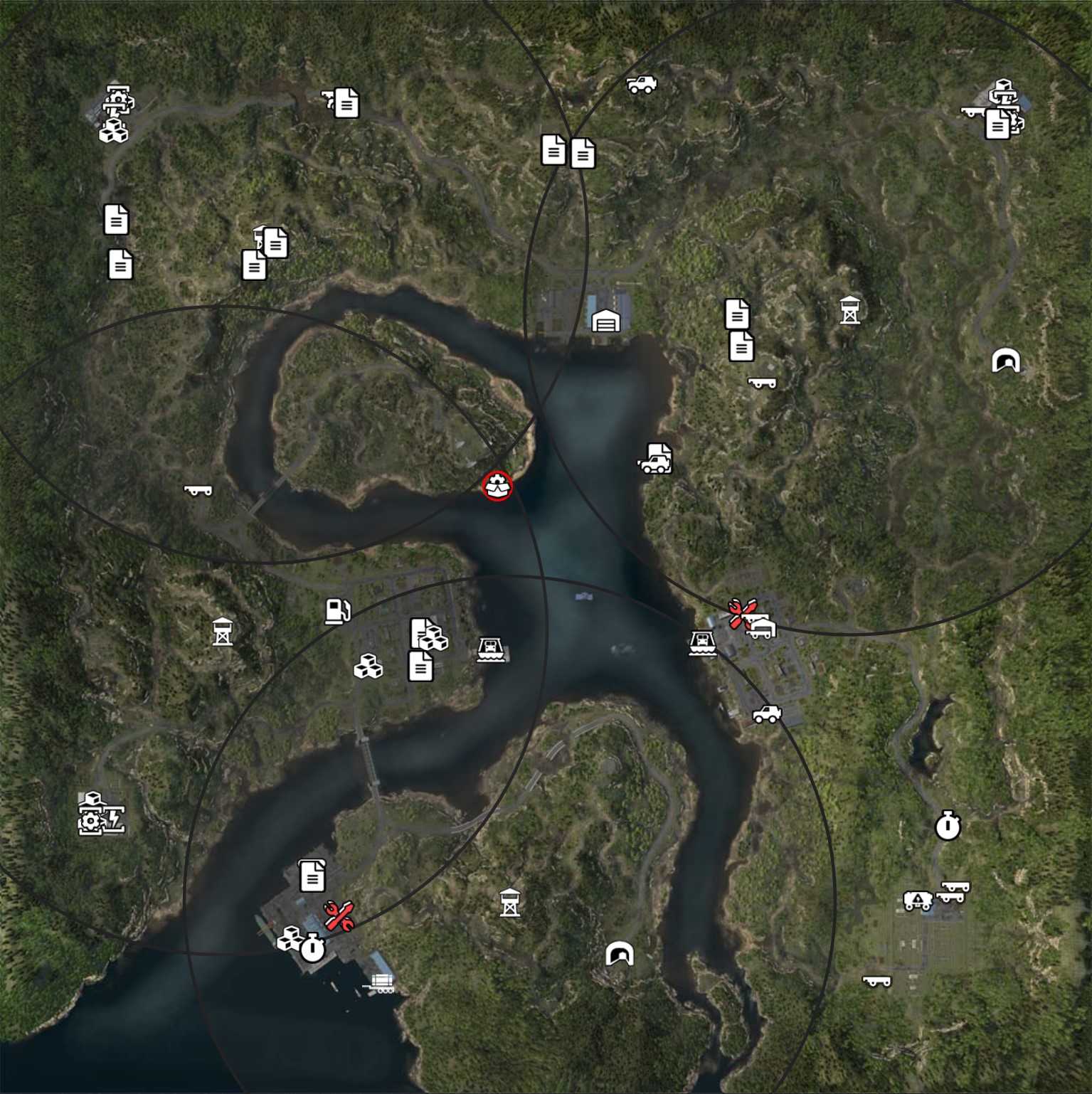The height and width of the screenshot is (1094, 1092).
Task: Select the red wrench marker overlapping the trailer garage
Action: [x=739, y=612]
